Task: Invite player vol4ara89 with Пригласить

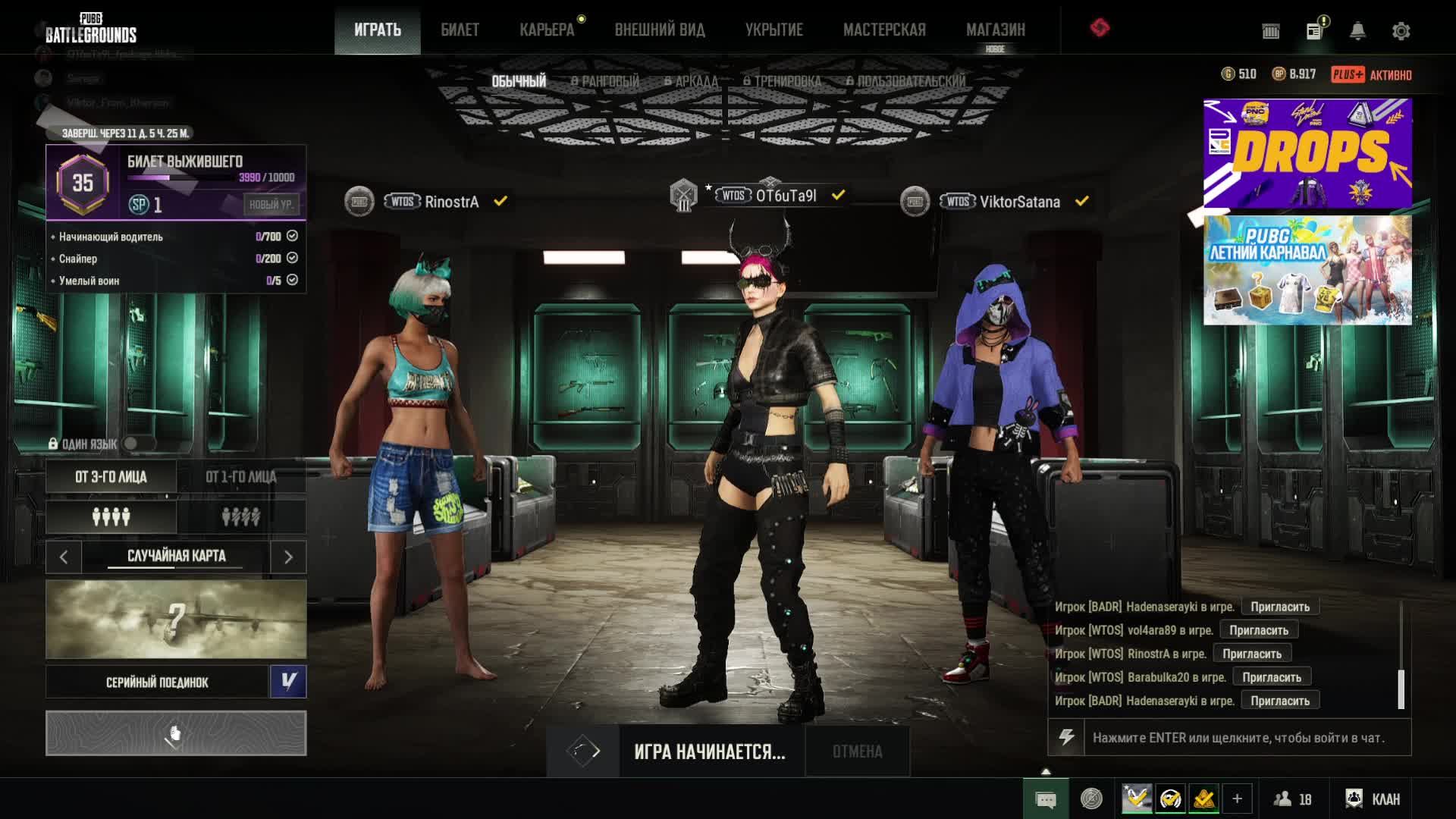Action: pyautogui.click(x=1258, y=630)
